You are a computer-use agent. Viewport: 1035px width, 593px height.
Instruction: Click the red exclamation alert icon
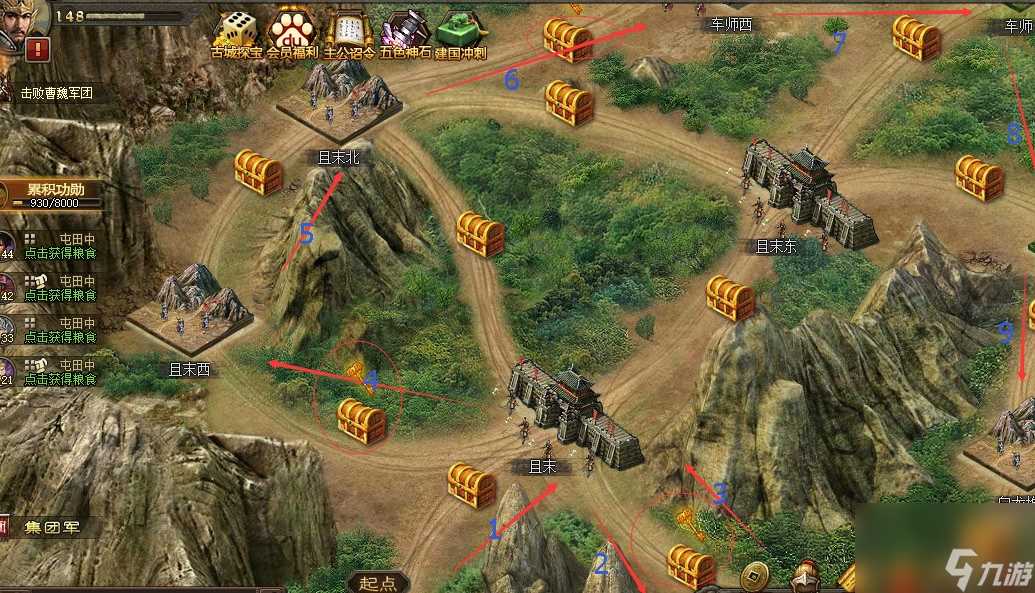39,48
